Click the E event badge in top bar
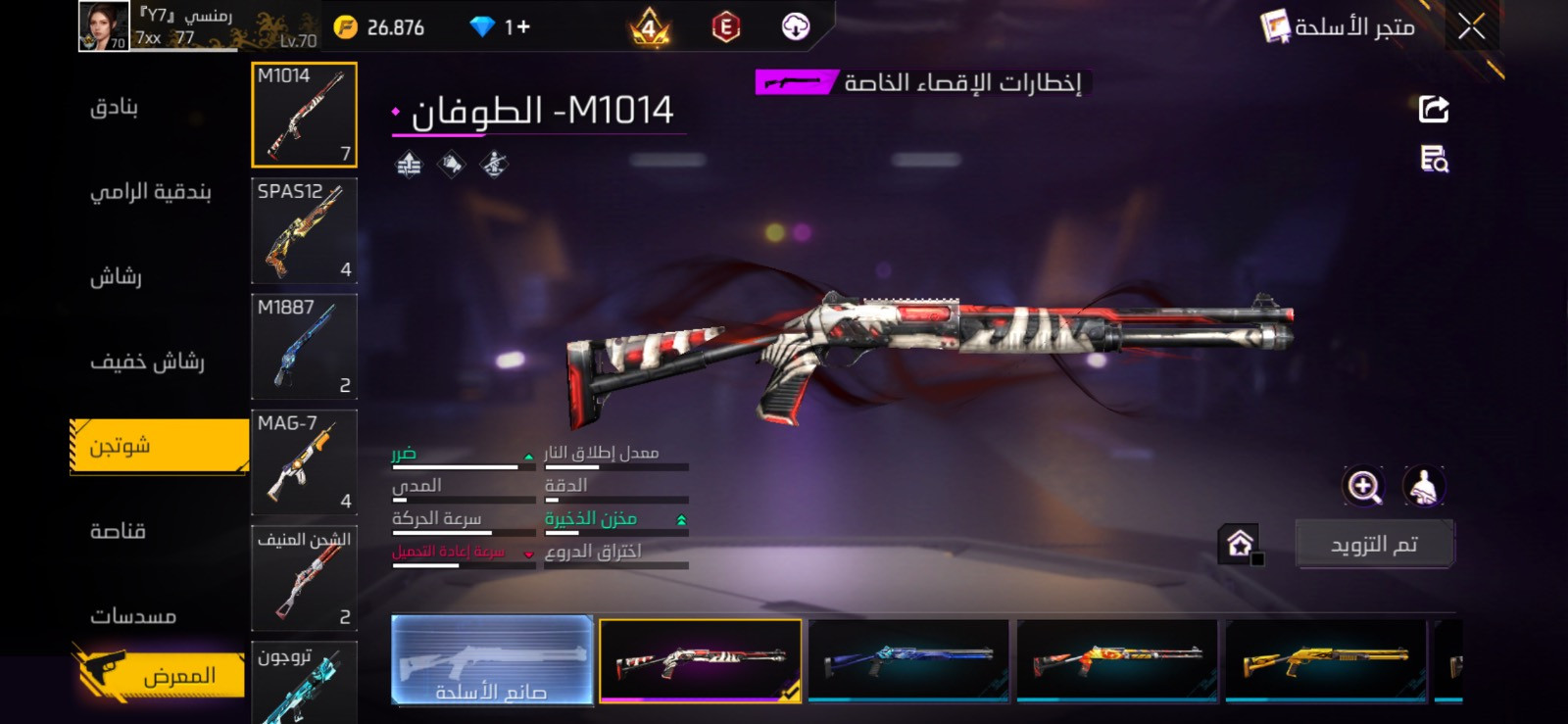Image resolution: width=1568 pixels, height=724 pixels. (x=727, y=26)
